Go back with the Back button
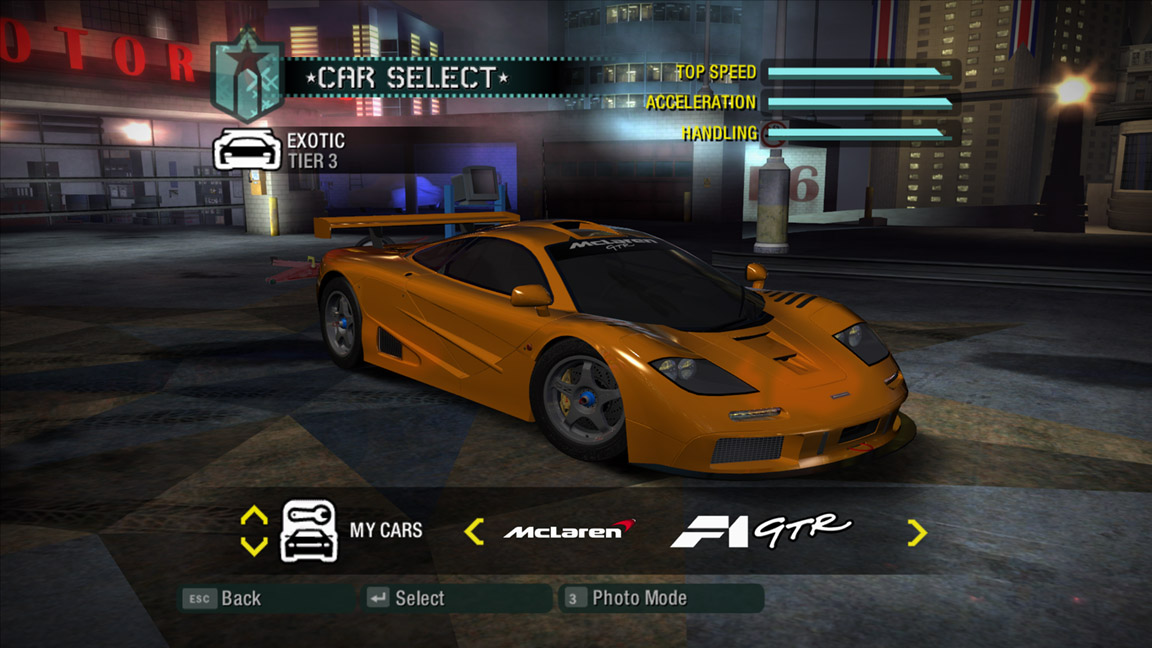The width and height of the screenshot is (1152, 648). [222, 598]
